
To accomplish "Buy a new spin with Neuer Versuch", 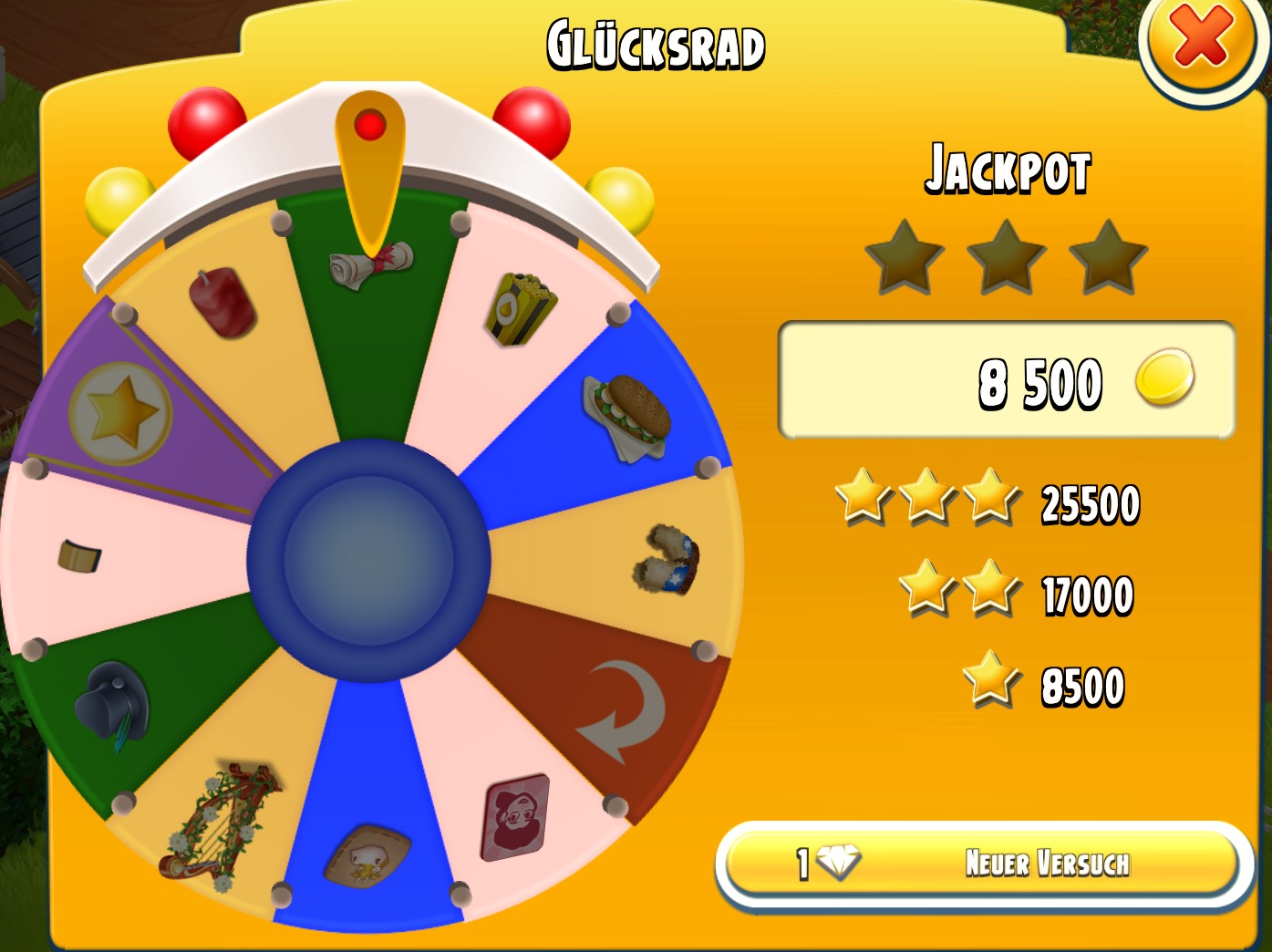I will click(981, 863).
